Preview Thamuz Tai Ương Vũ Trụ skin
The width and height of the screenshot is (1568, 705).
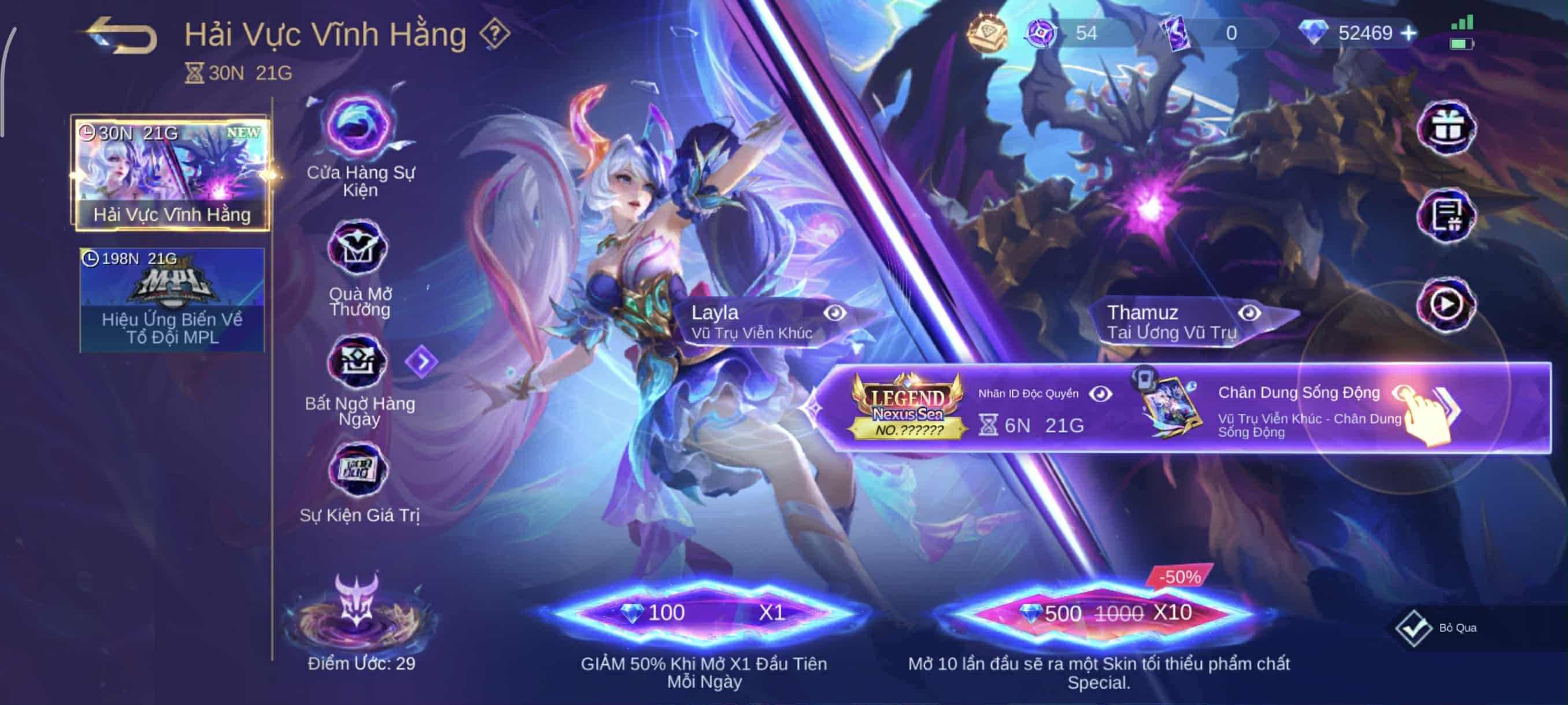1249,313
